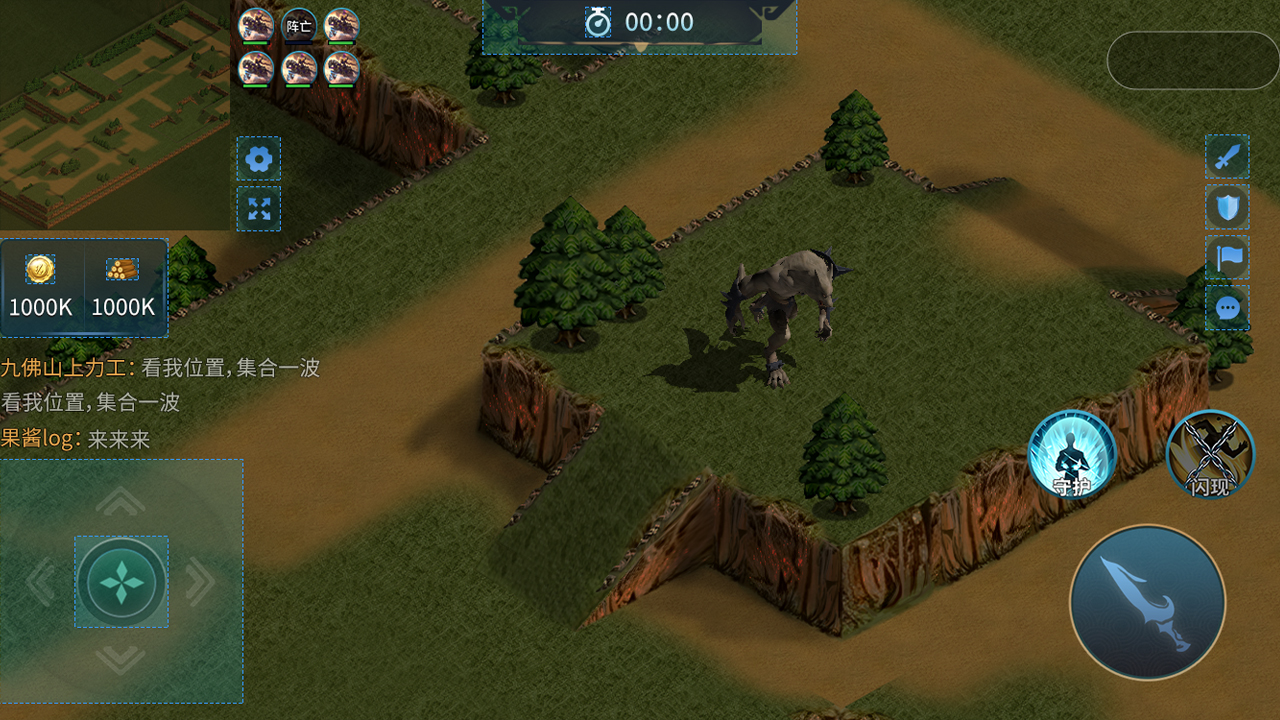The height and width of the screenshot is (720, 1280).
Task: Use the 闪现 flash skill
Action: 1210,455
